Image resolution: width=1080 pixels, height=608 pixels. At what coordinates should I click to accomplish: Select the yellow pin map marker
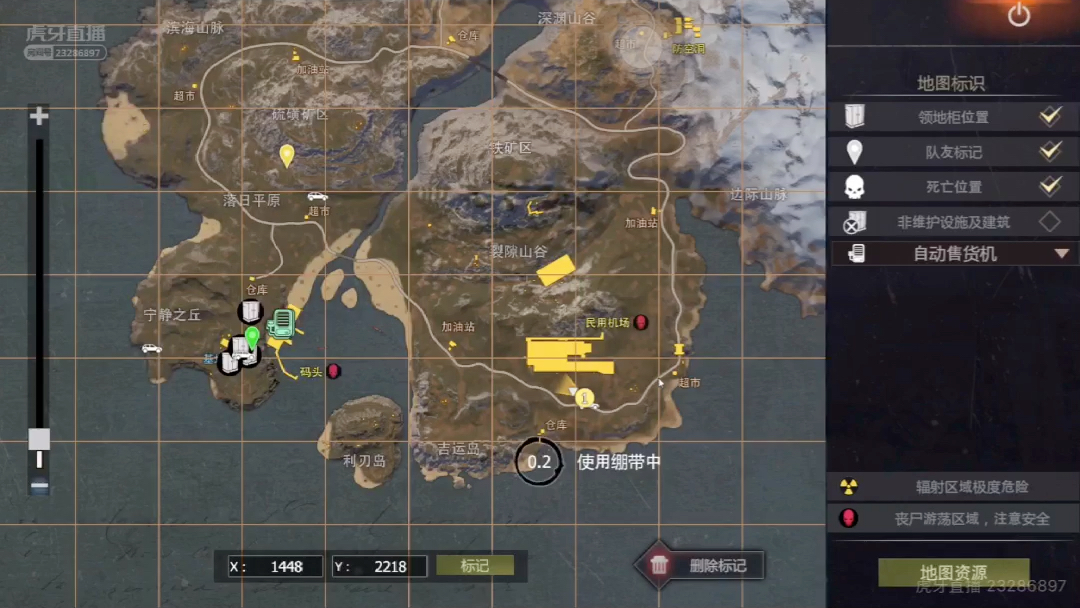pyautogui.click(x=287, y=155)
